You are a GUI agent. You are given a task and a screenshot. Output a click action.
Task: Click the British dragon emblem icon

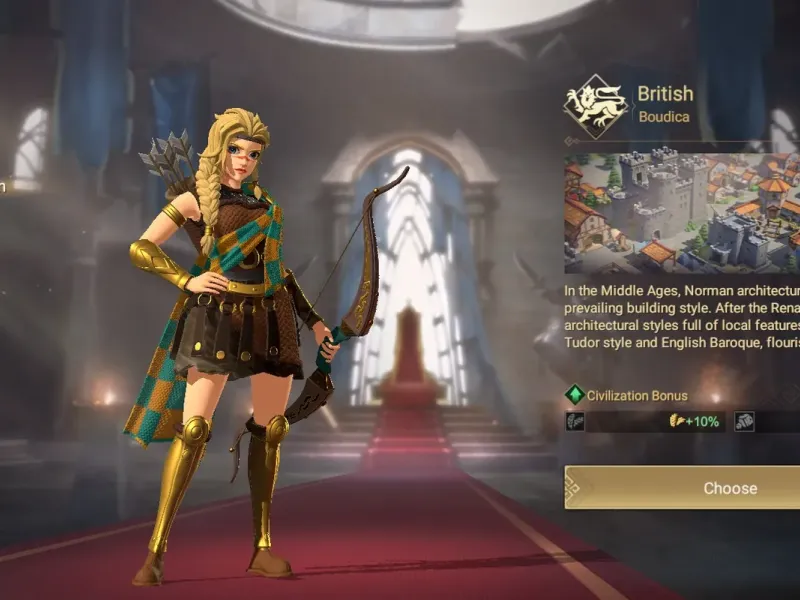[595, 106]
